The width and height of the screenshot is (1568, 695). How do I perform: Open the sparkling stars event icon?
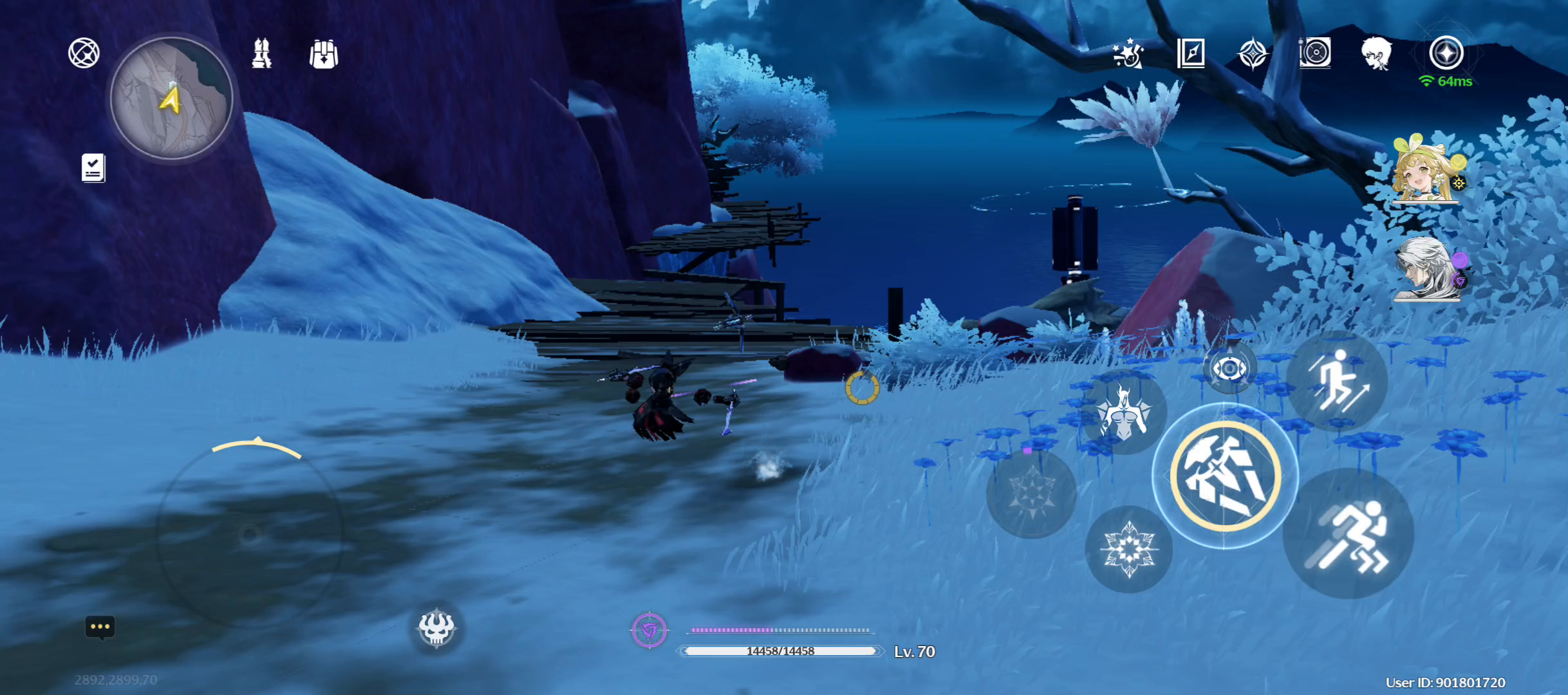1128,53
